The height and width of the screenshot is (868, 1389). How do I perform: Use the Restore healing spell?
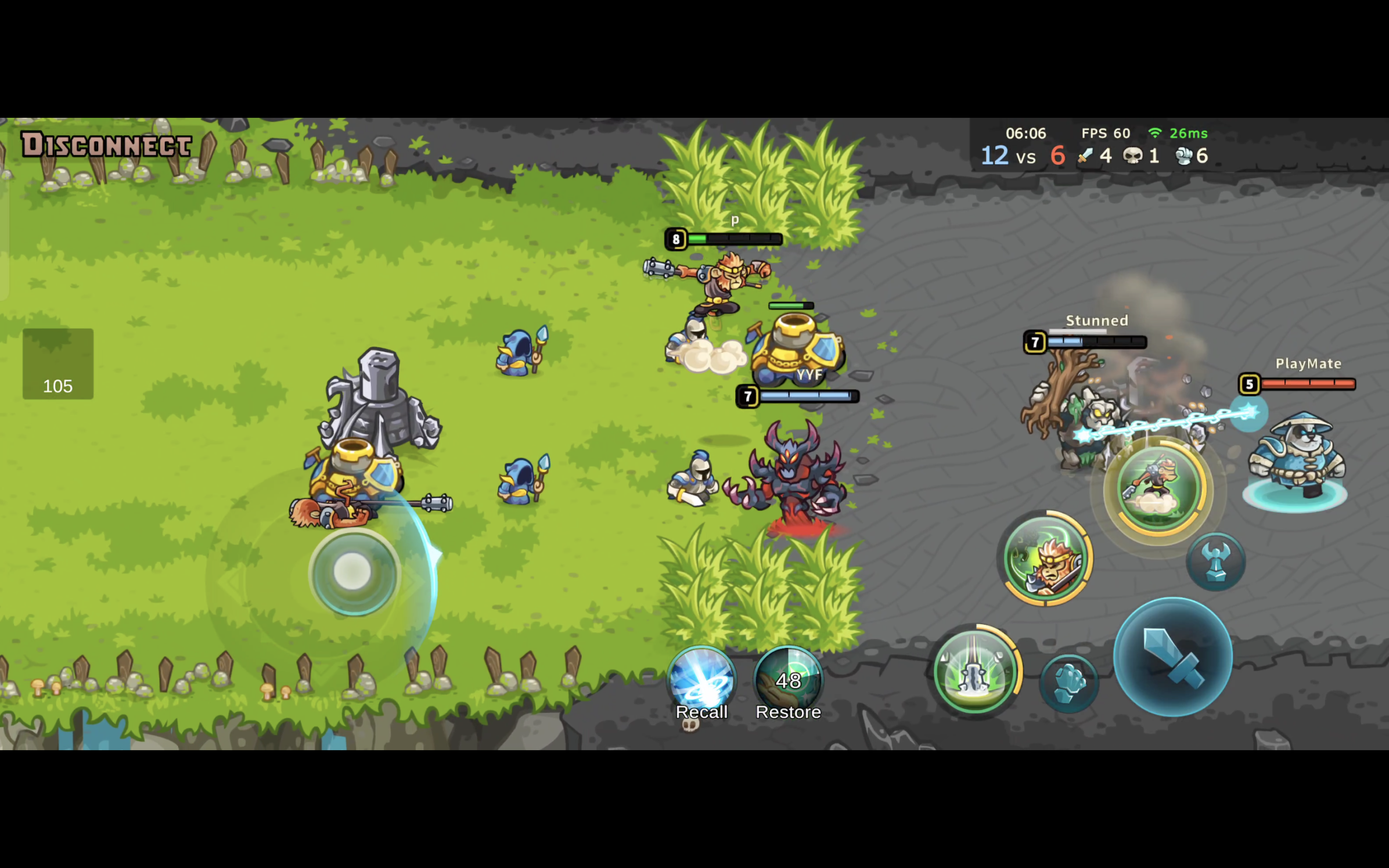tap(788, 682)
